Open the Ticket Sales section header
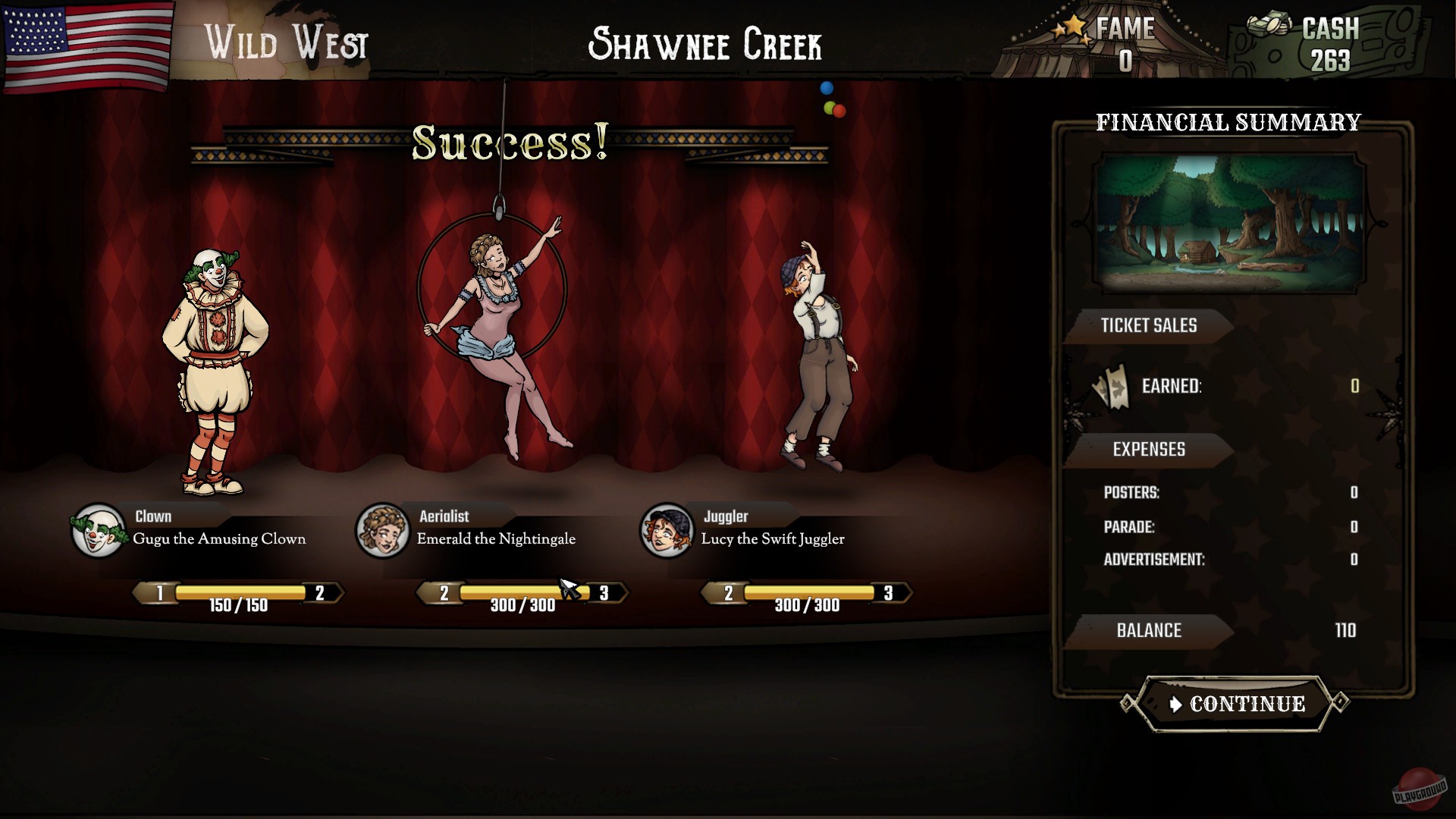Screen dimensions: 1456x819 pyautogui.click(x=1150, y=326)
